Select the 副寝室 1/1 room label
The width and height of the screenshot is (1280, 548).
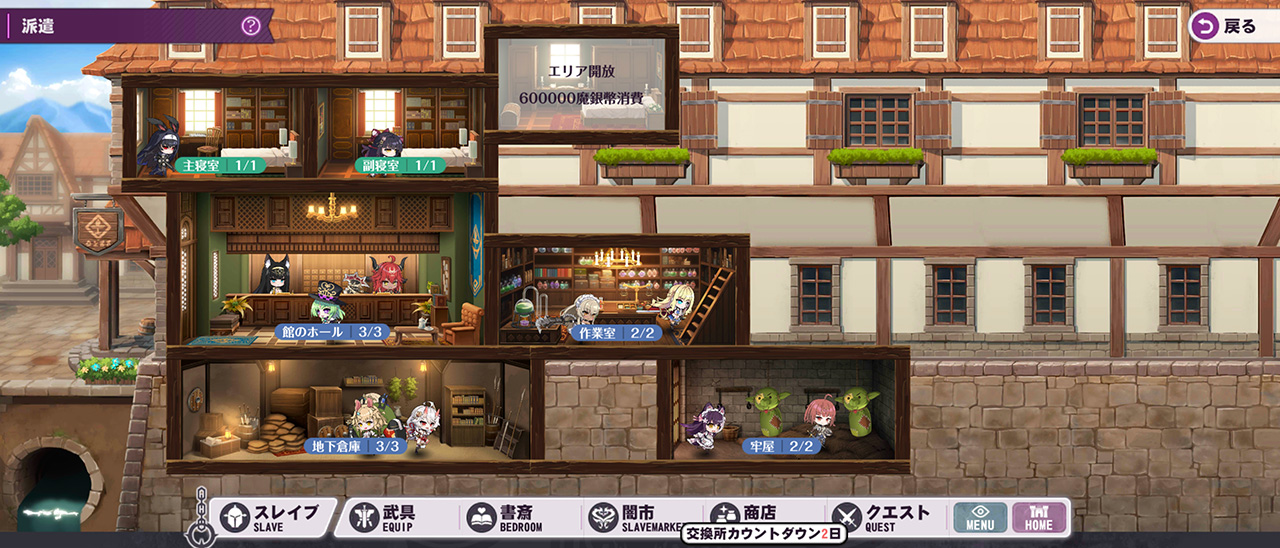point(400,165)
